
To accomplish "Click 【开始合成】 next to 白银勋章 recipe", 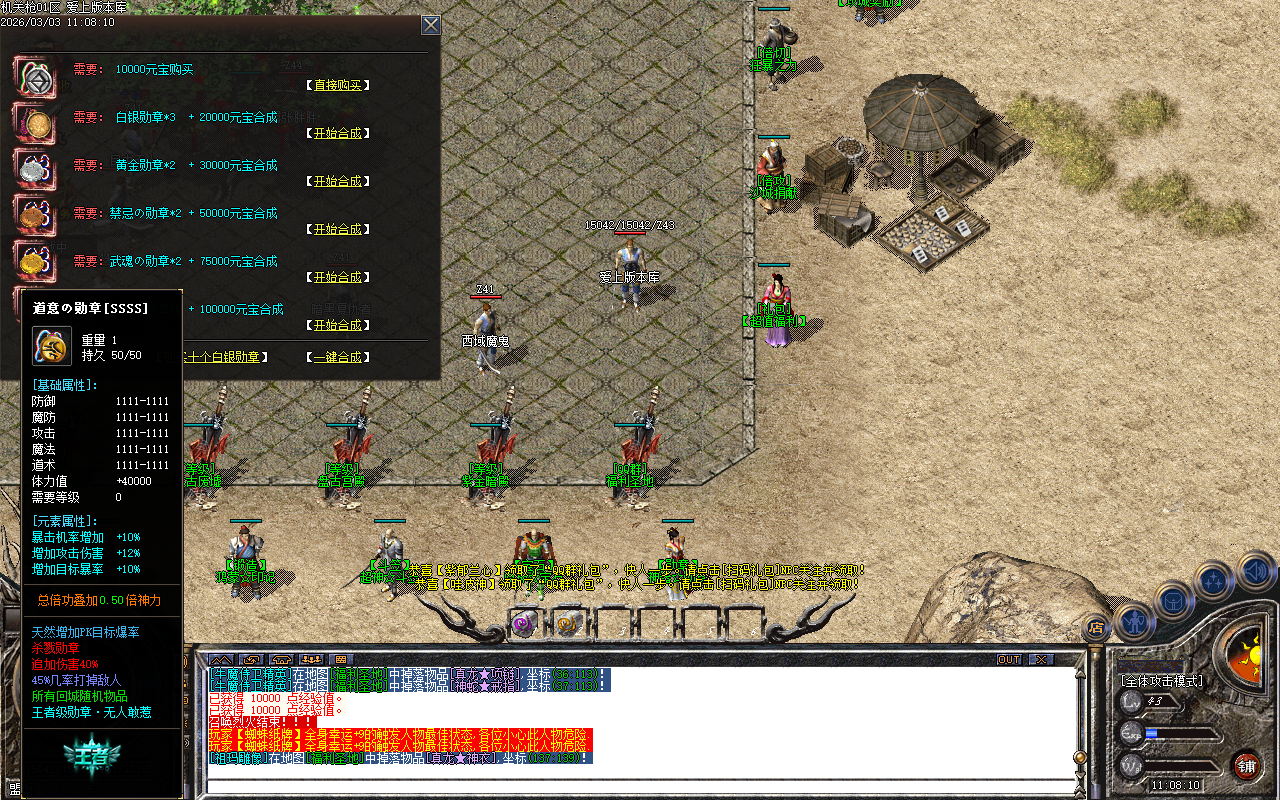I will pos(336,133).
